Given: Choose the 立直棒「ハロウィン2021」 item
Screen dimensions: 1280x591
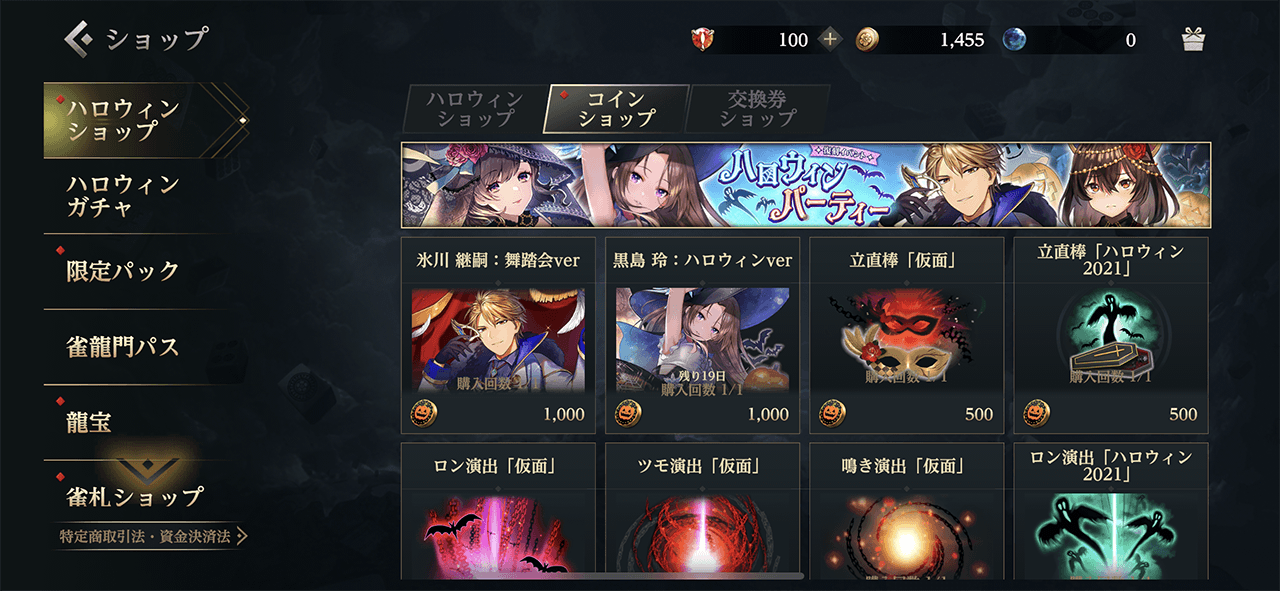Looking at the screenshot, I should (1110, 335).
